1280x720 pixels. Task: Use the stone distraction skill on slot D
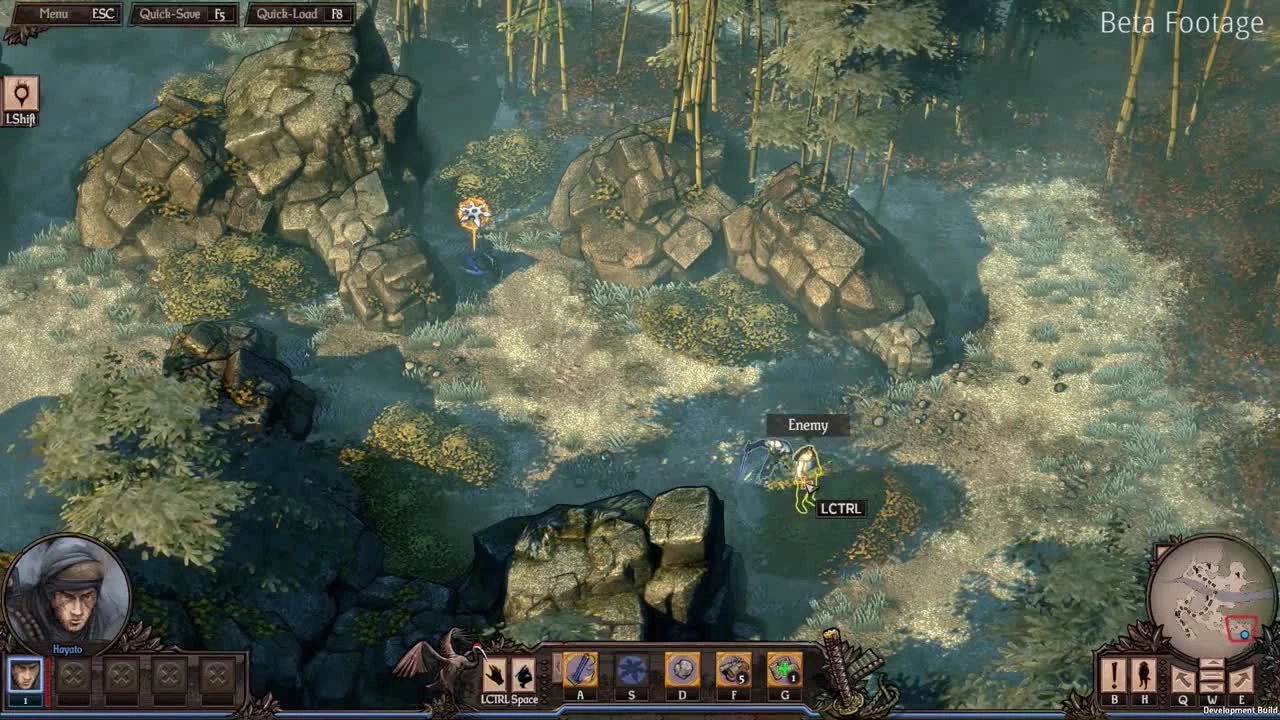[683, 668]
